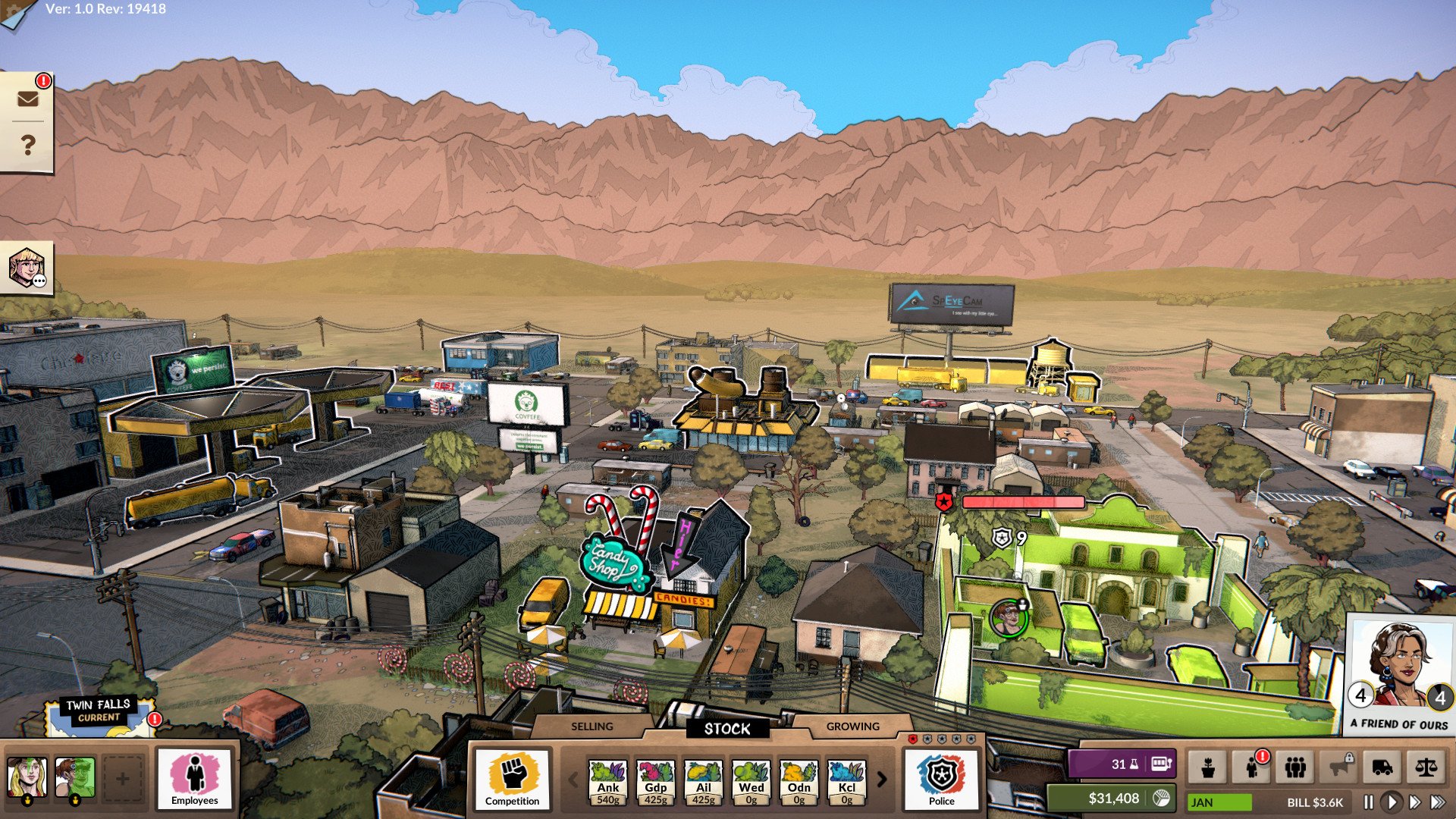Click the locked megaphone marketing icon
This screenshot has width=1456, height=819.
(x=1338, y=767)
